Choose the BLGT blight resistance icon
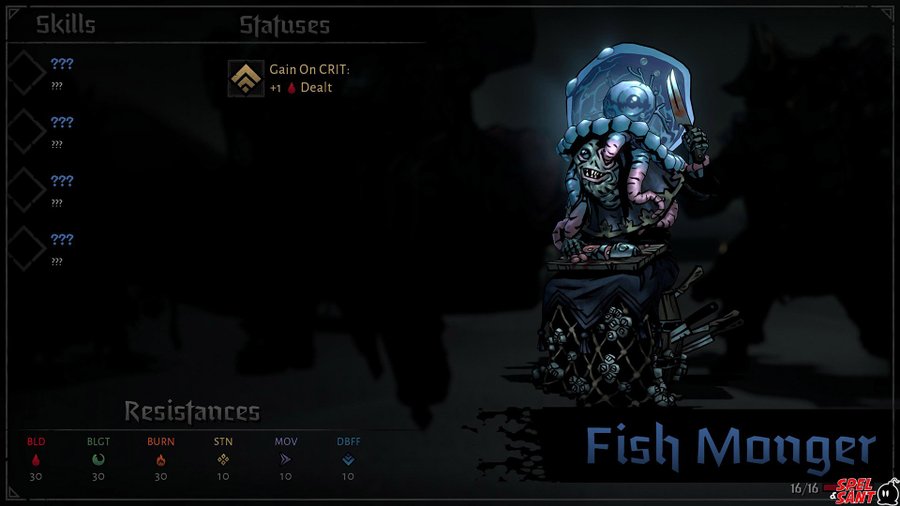900x506 pixels. [98, 460]
